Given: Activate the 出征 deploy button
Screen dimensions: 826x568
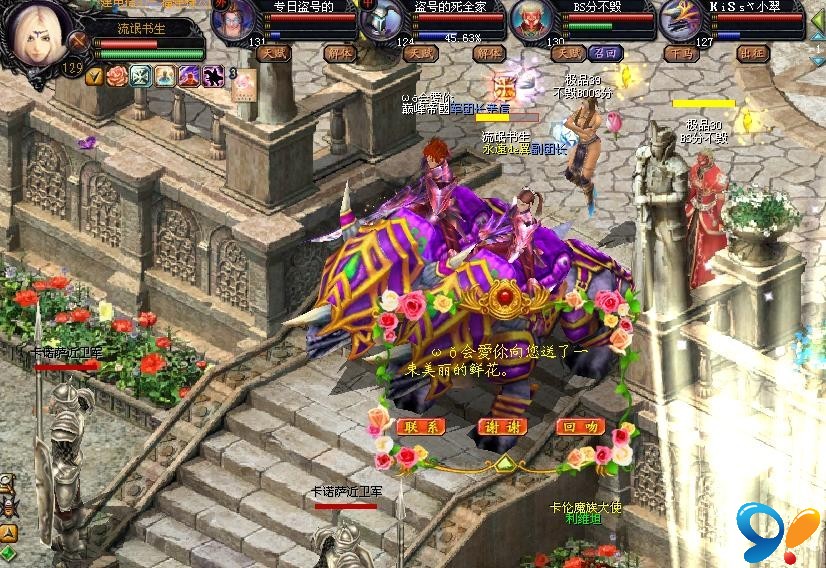Looking at the screenshot, I should [x=752, y=53].
